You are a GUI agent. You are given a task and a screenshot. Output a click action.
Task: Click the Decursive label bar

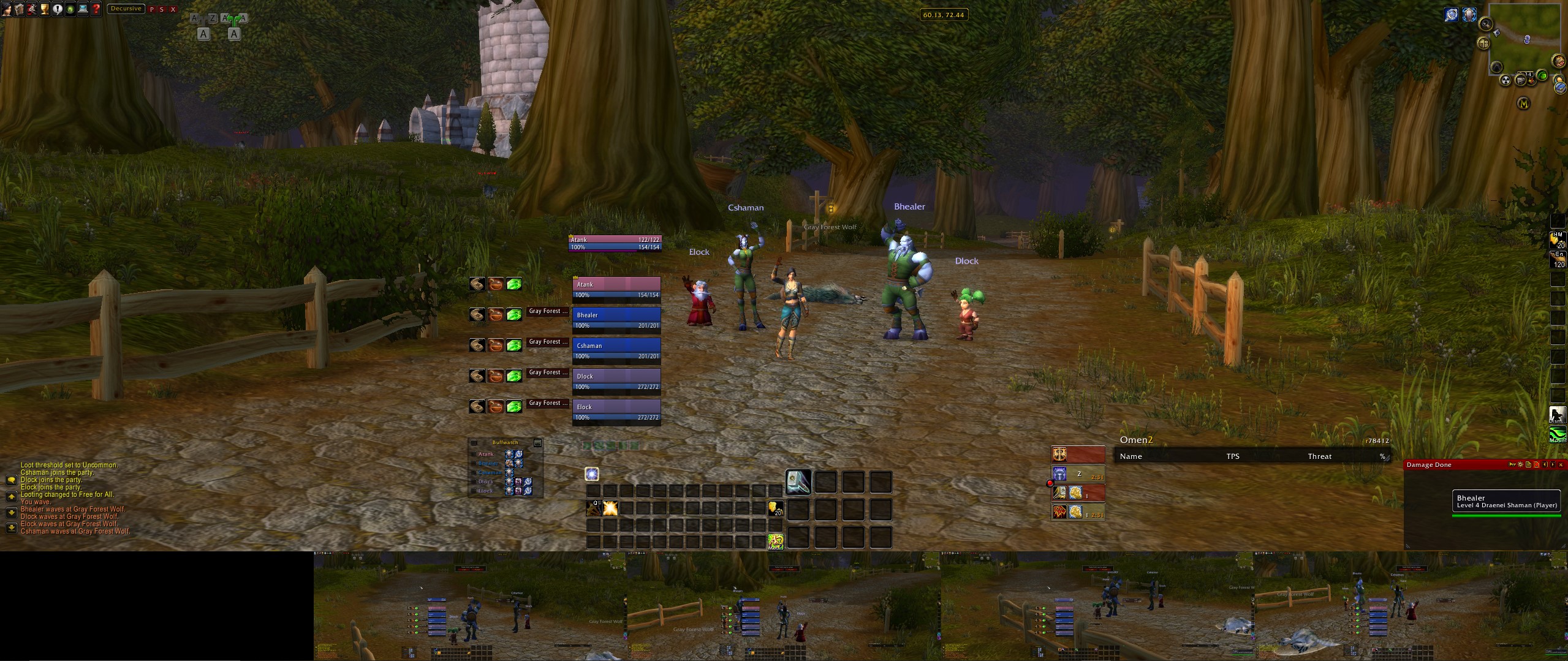[x=126, y=9]
